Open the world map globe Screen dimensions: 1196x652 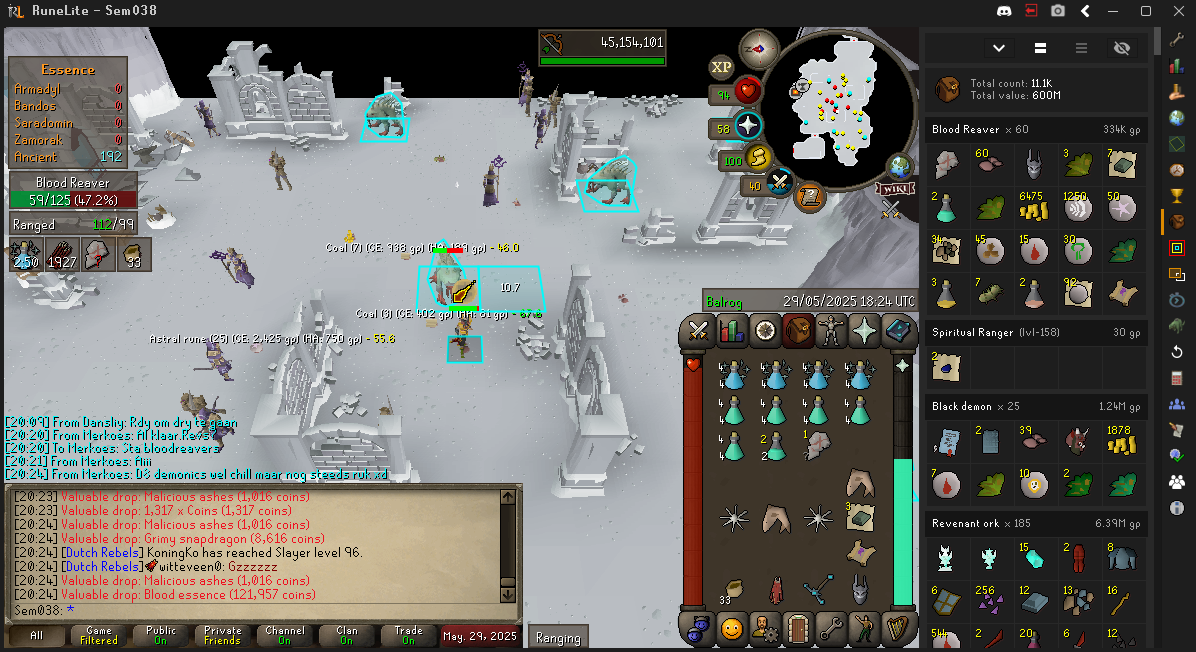(x=901, y=166)
